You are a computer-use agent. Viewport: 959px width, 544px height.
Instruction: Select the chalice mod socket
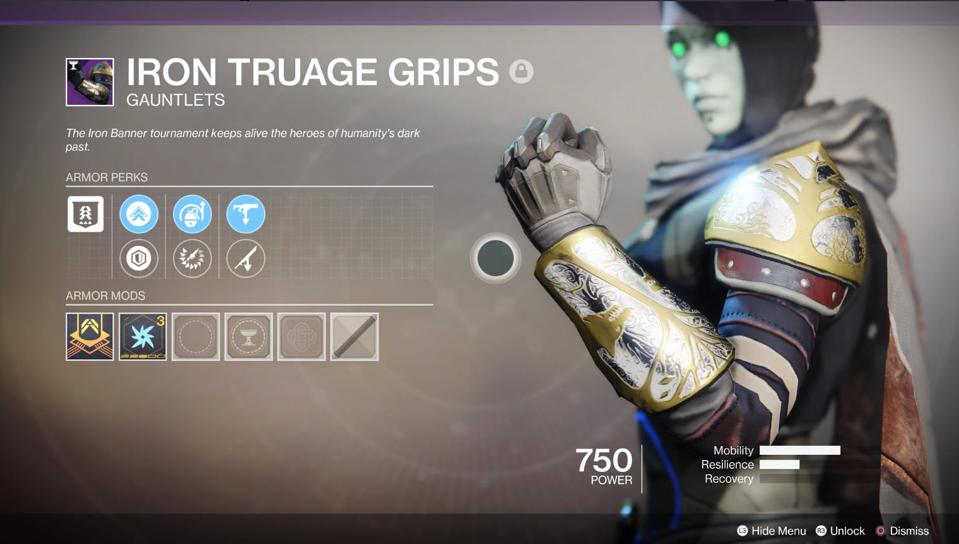click(248, 336)
